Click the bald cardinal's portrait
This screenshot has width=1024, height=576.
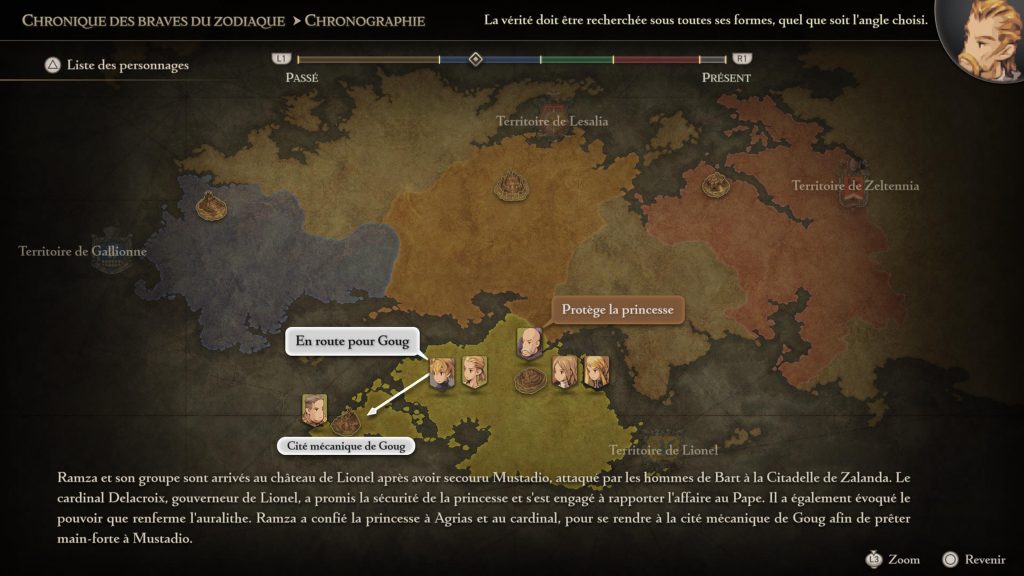(528, 342)
